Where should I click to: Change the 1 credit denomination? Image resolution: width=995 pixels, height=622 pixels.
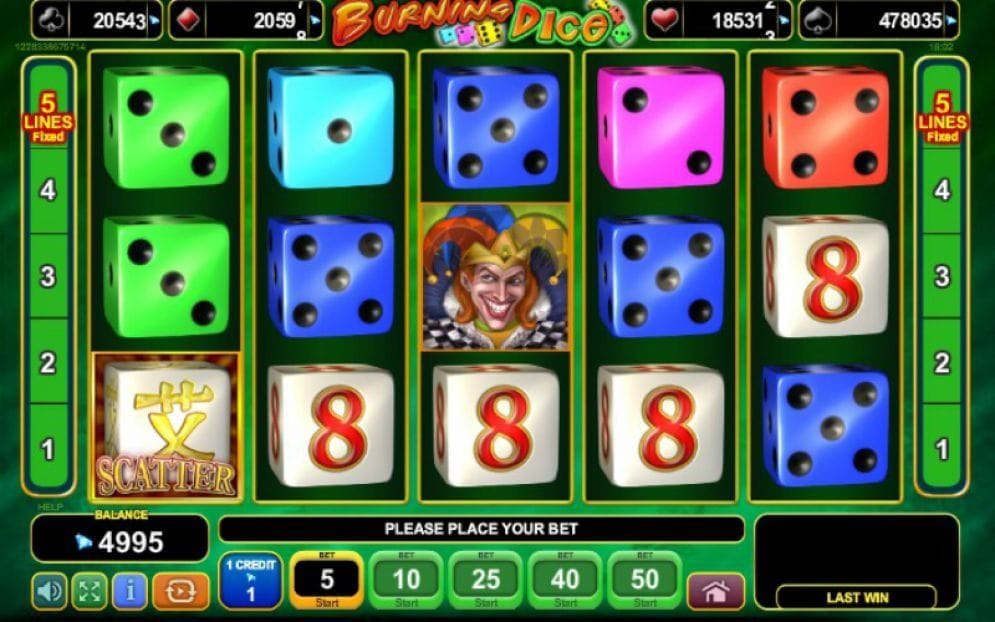coord(250,580)
